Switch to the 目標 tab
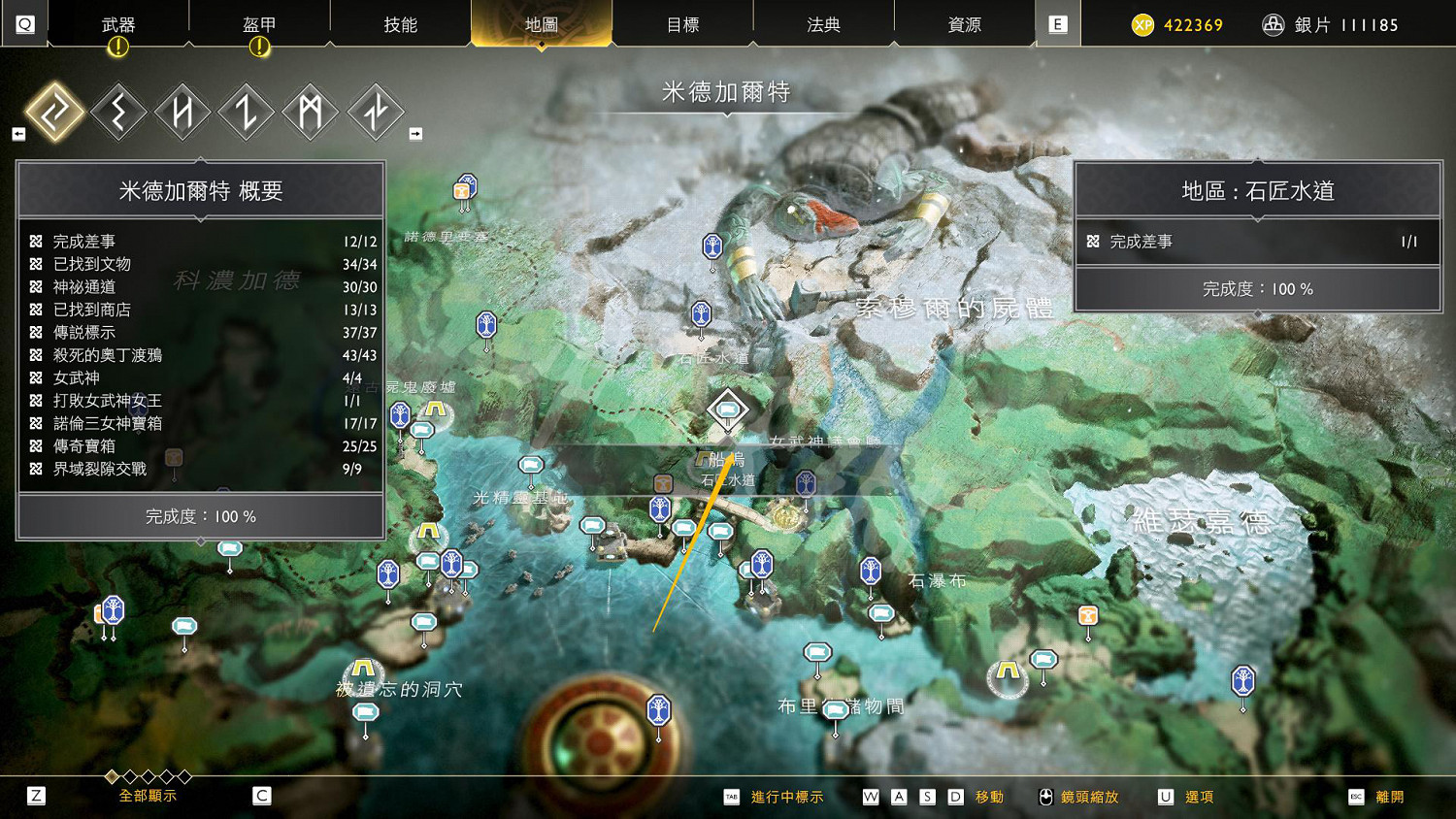 click(x=684, y=24)
